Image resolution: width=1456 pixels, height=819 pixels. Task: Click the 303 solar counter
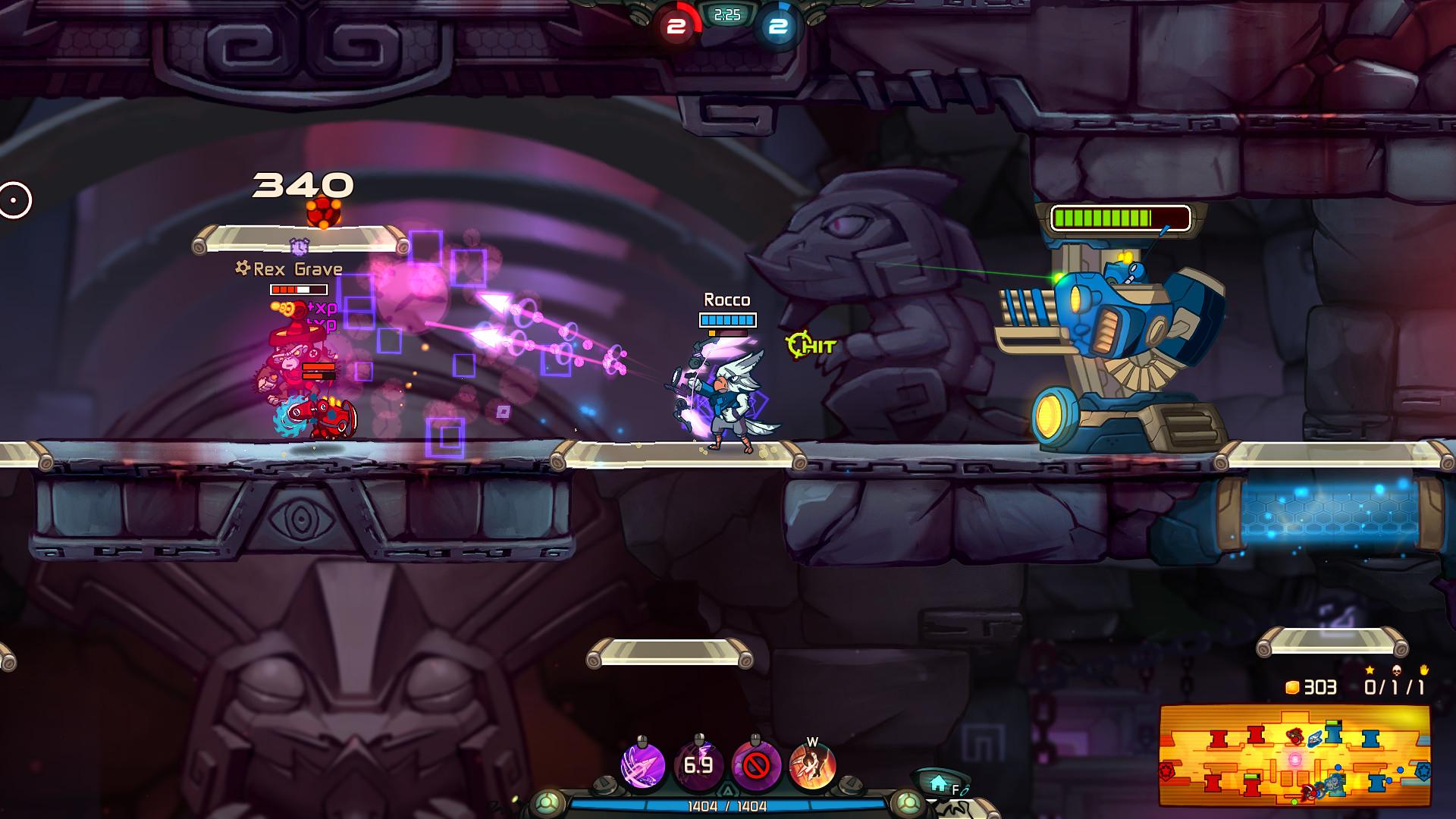(1322, 688)
